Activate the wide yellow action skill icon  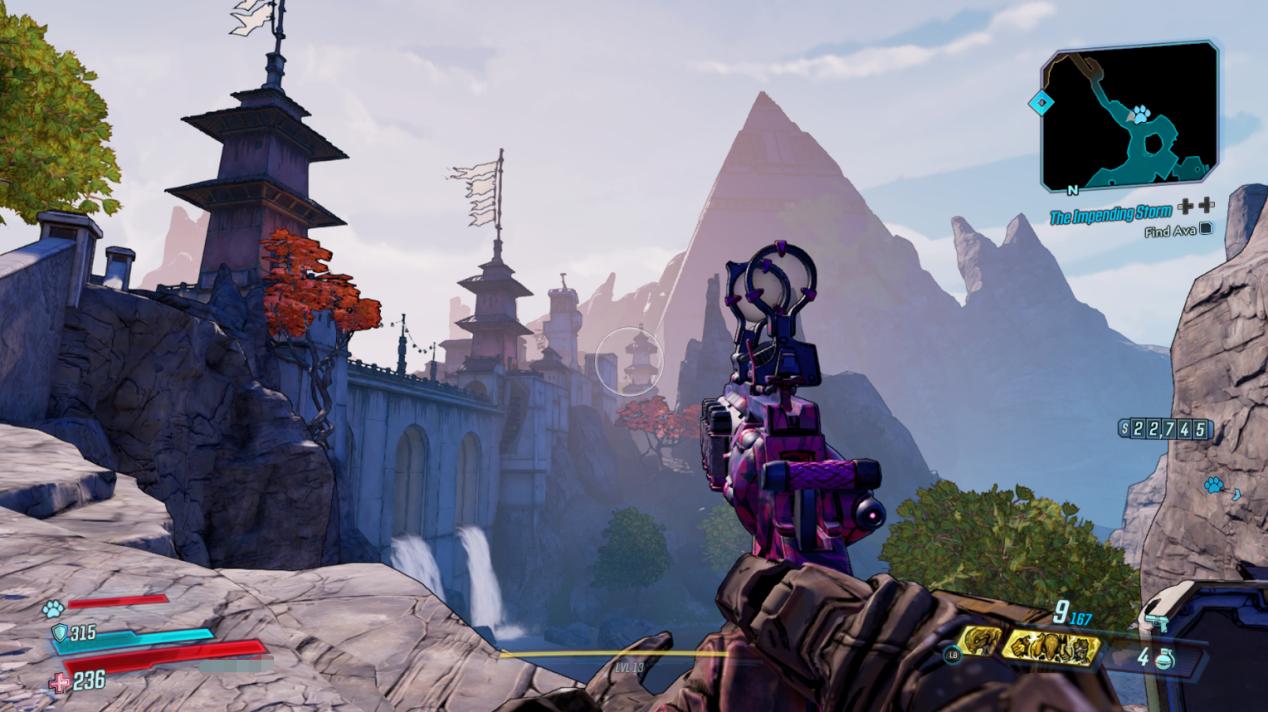click(x=1050, y=647)
